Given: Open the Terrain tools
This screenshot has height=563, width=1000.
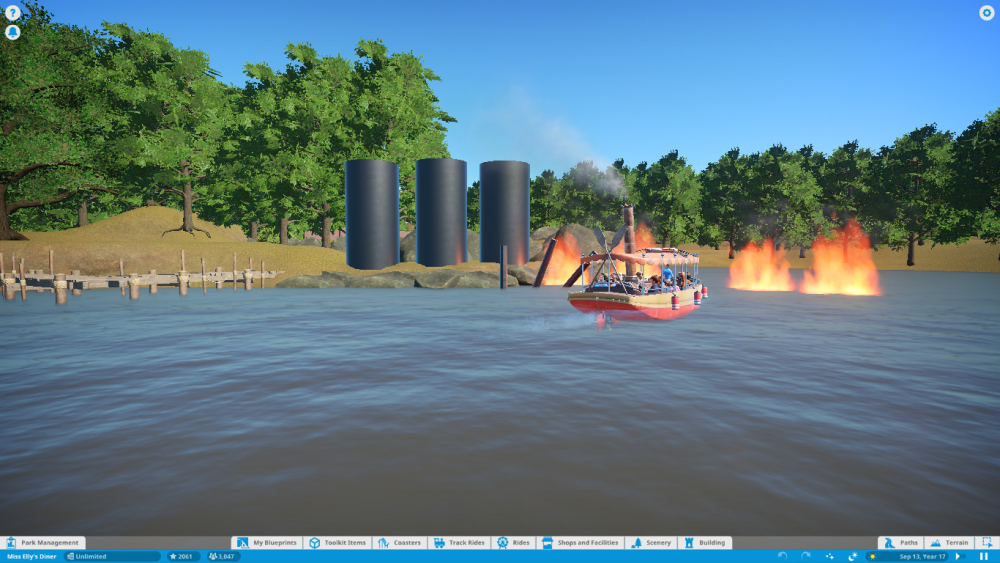Looking at the screenshot, I should click(949, 543).
